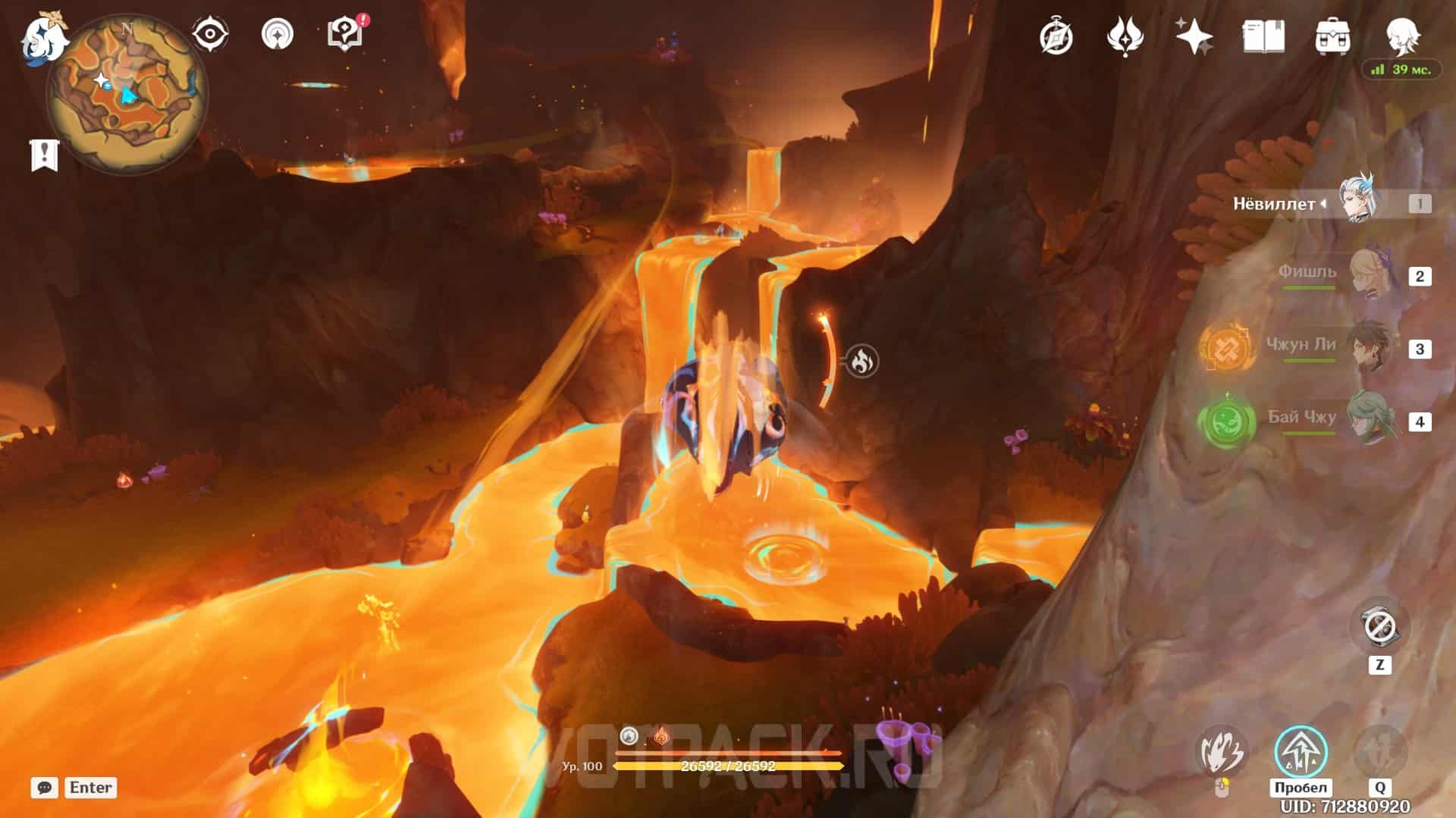Screen dimensions: 1456x818
Task: Open the quest tracker exclamation banner
Action: pyautogui.click(x=44, y=155)
